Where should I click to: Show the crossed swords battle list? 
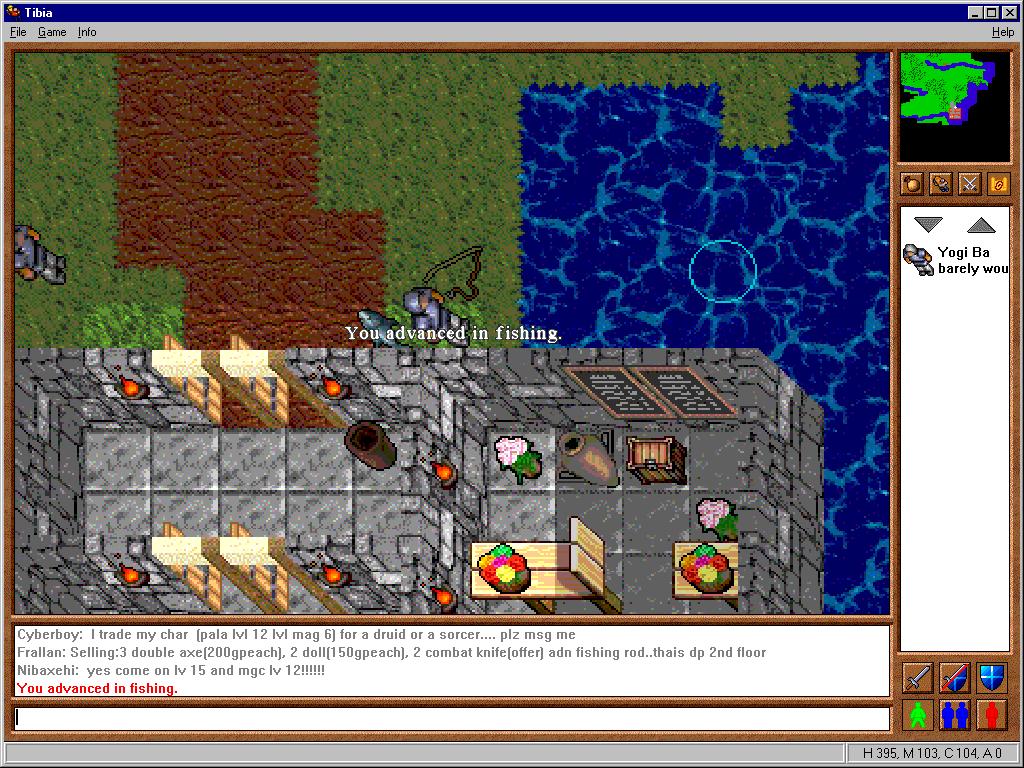pyautogui.click(x=970, y=184)
